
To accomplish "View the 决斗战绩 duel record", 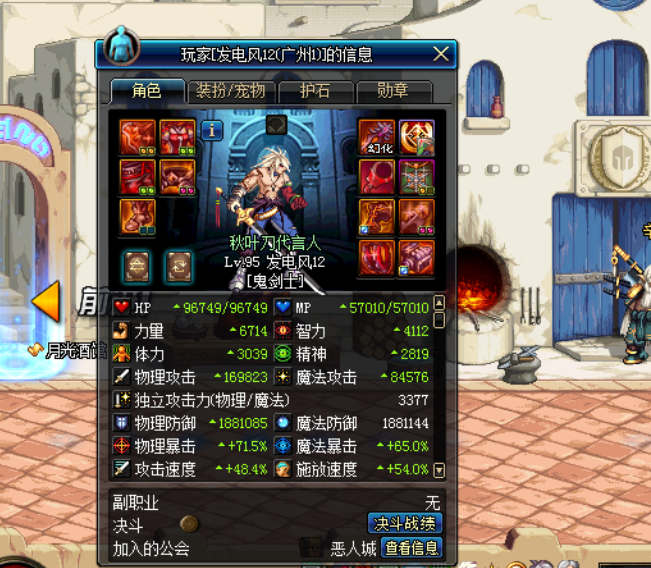I will (405, 524).
